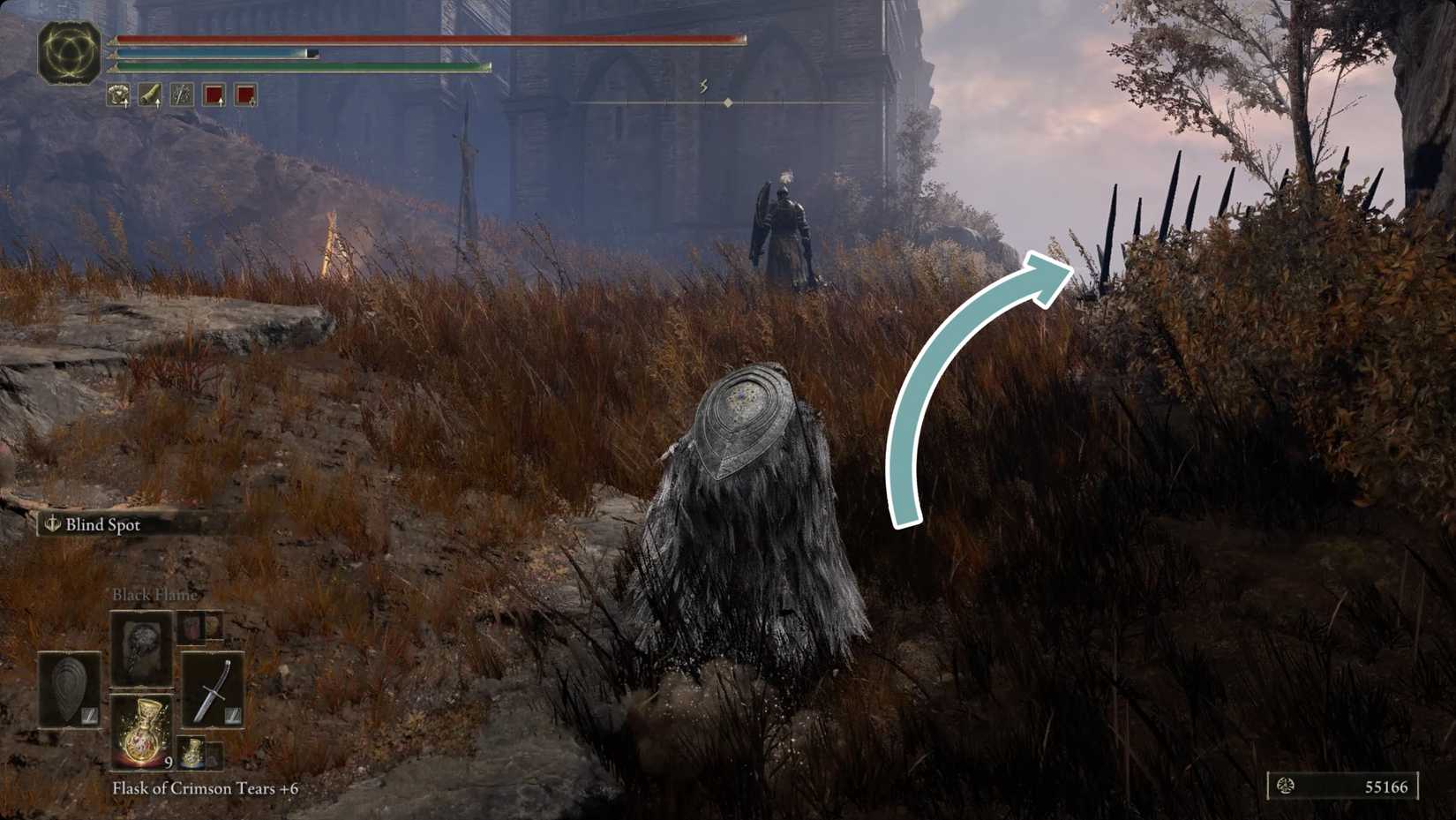Image resolution: width=1456 pixels, height=820 pixels.
Task: Select the crossed-weapons buff icon
Action: tap(183, 94)
